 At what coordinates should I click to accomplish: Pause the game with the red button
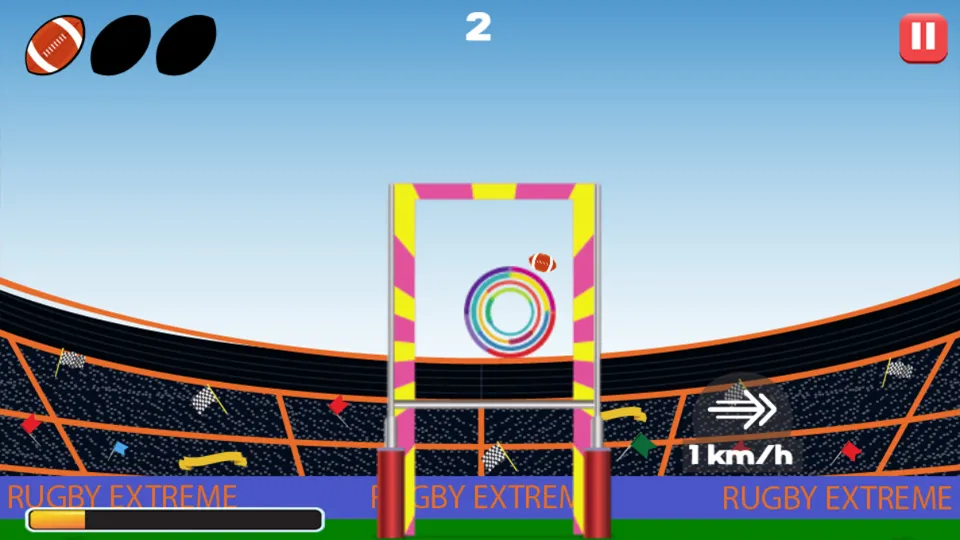[922, 38]
